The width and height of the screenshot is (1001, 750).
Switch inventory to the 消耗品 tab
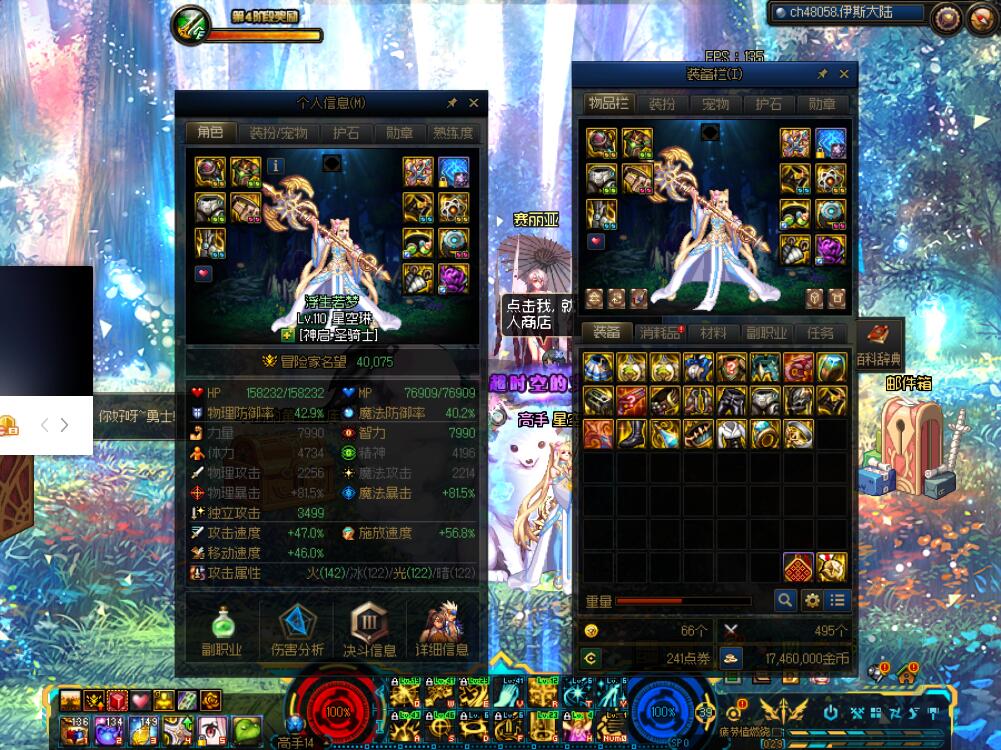[x=661, y=333]
